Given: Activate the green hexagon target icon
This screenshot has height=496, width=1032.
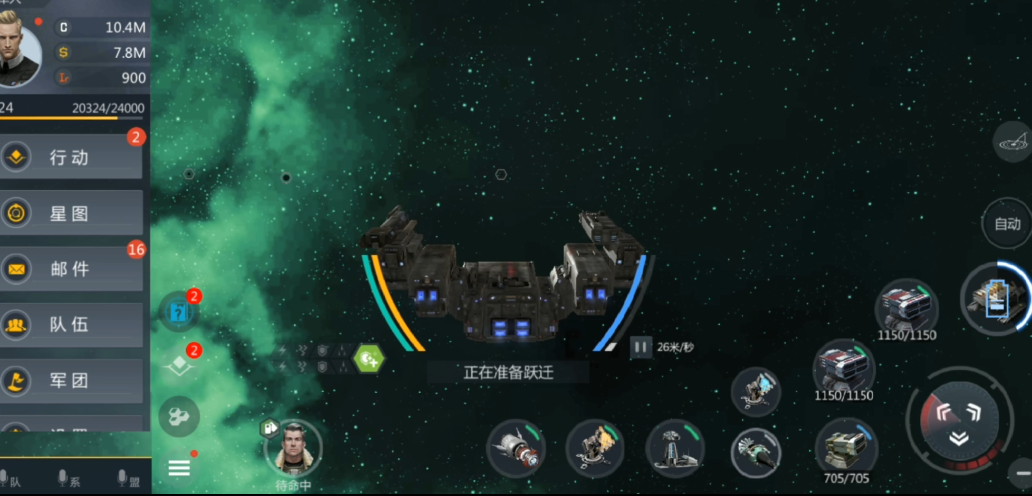Looking at the screenshot, I should [369, 357].
